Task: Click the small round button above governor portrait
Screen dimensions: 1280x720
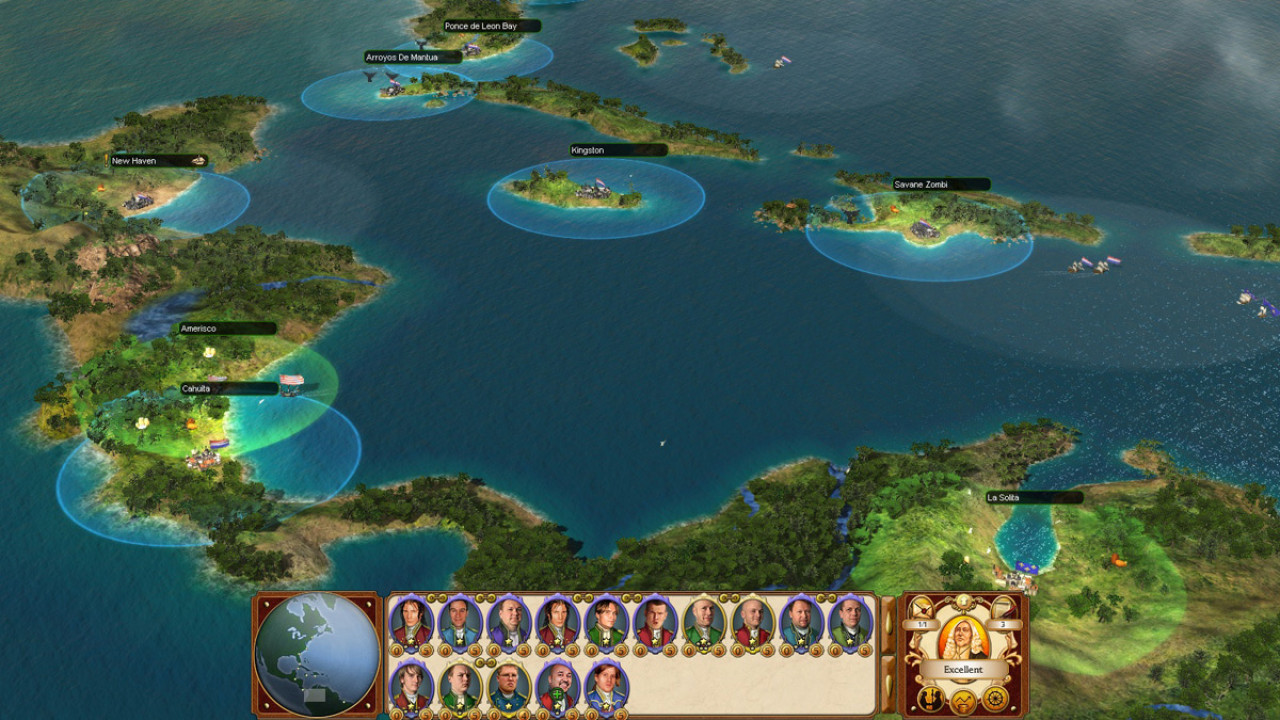Action: pos(964,600)
